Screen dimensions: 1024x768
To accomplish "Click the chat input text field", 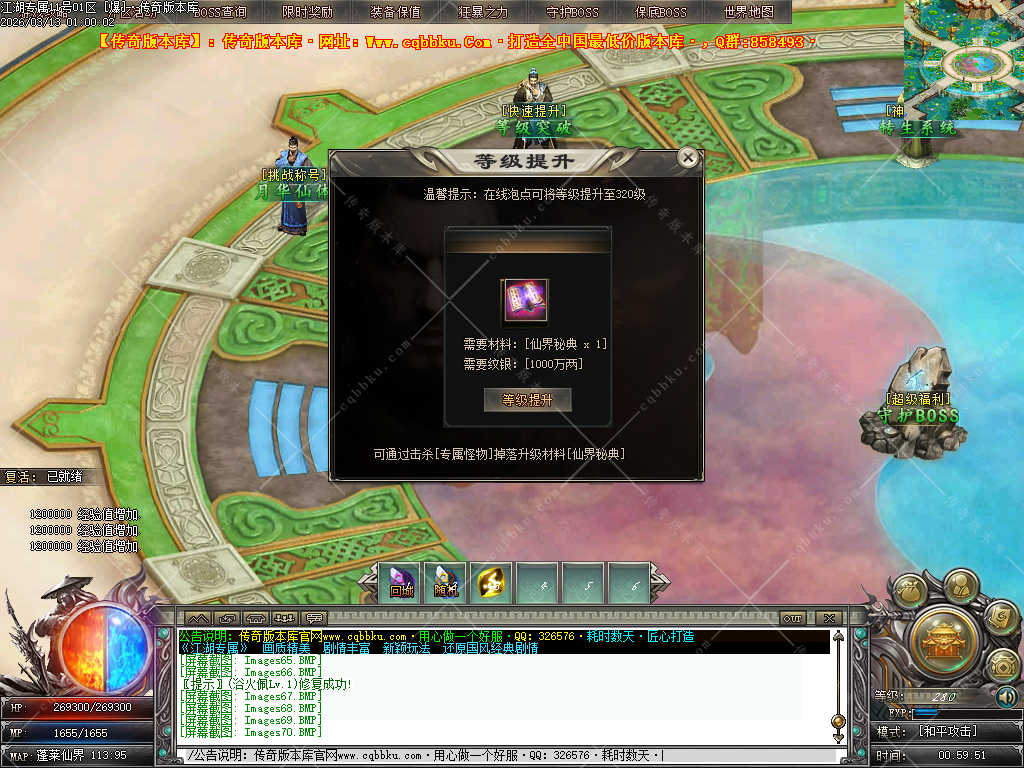I will click(x=500, y=755).
